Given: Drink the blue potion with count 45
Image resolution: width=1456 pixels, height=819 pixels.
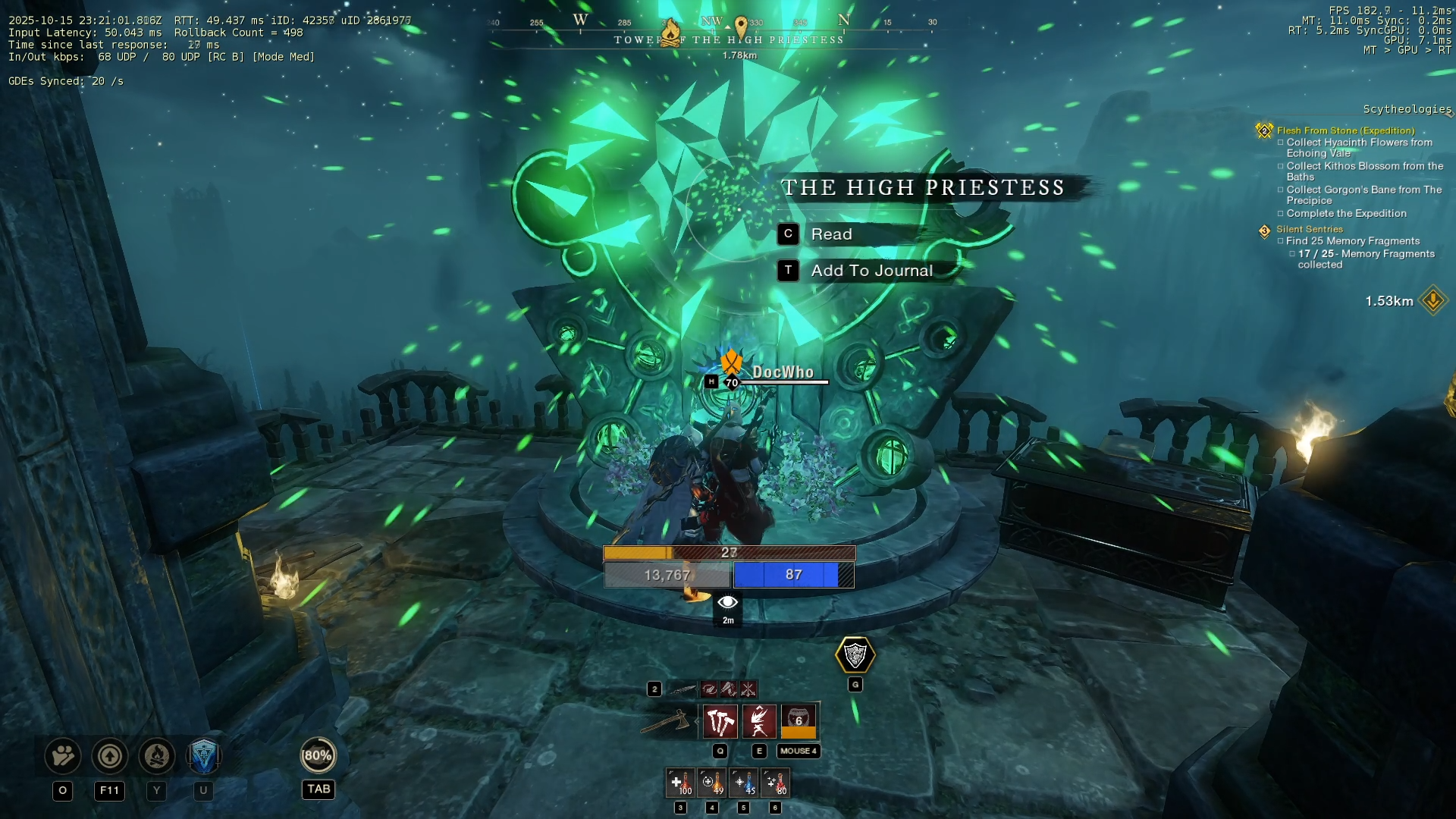Looking at the screenshot, I should [x=744, y=783].
